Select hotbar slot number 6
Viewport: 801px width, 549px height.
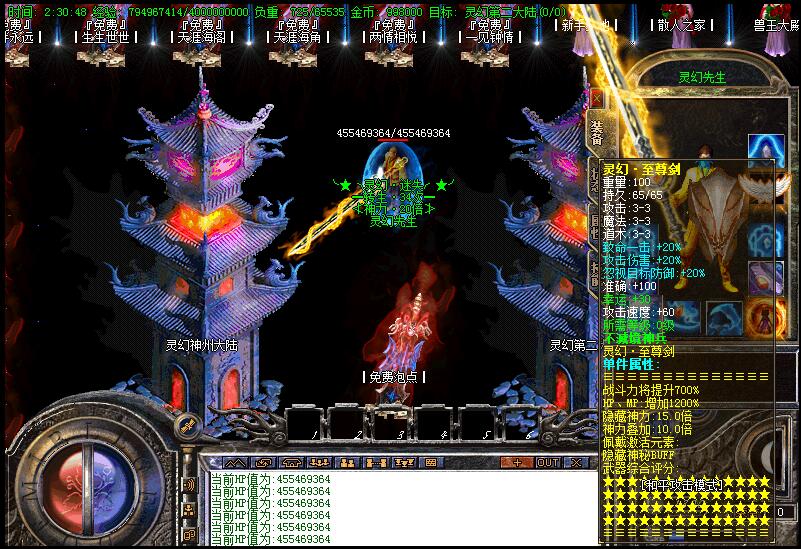click(520, 423)
